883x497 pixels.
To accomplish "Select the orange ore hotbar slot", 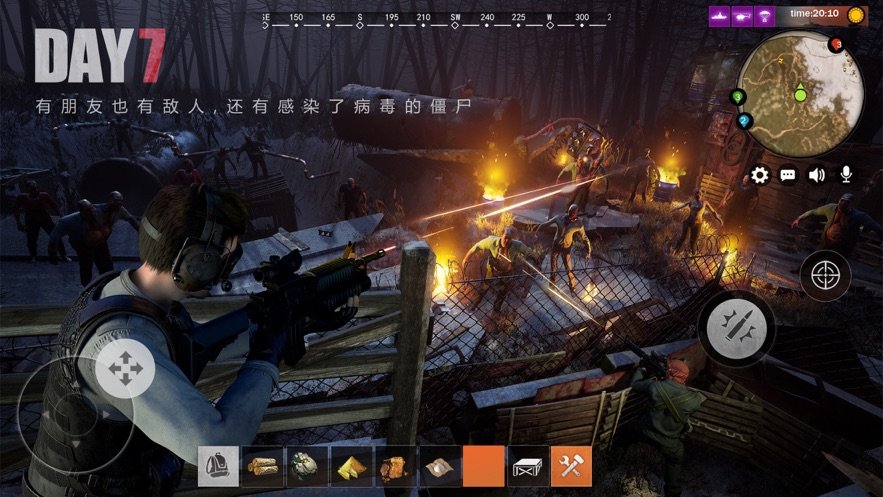I will [395, 466].
